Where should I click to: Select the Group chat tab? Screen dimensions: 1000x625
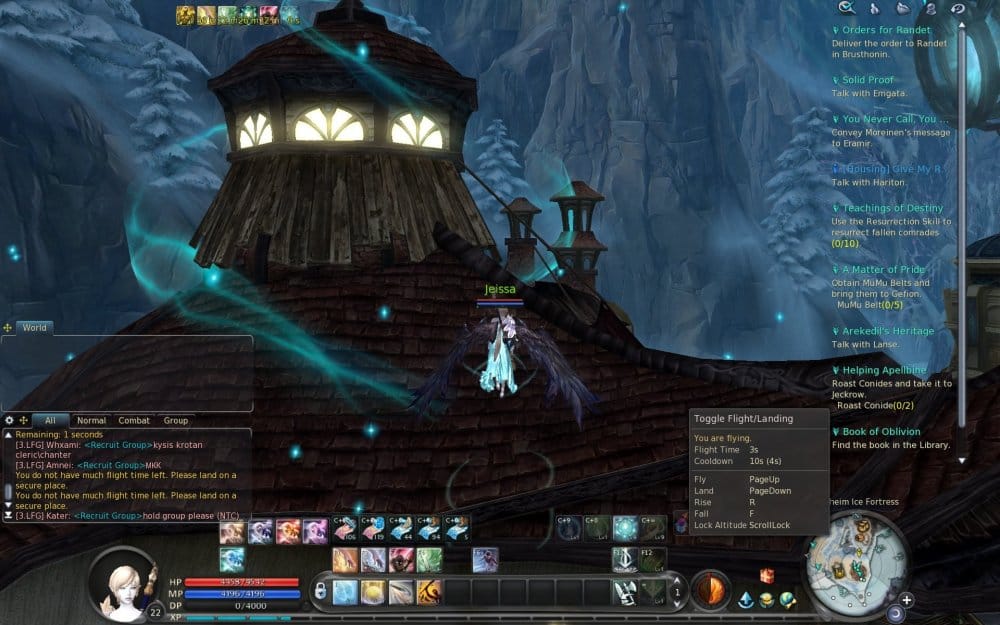pyautogui.click(x=176, y=421)
